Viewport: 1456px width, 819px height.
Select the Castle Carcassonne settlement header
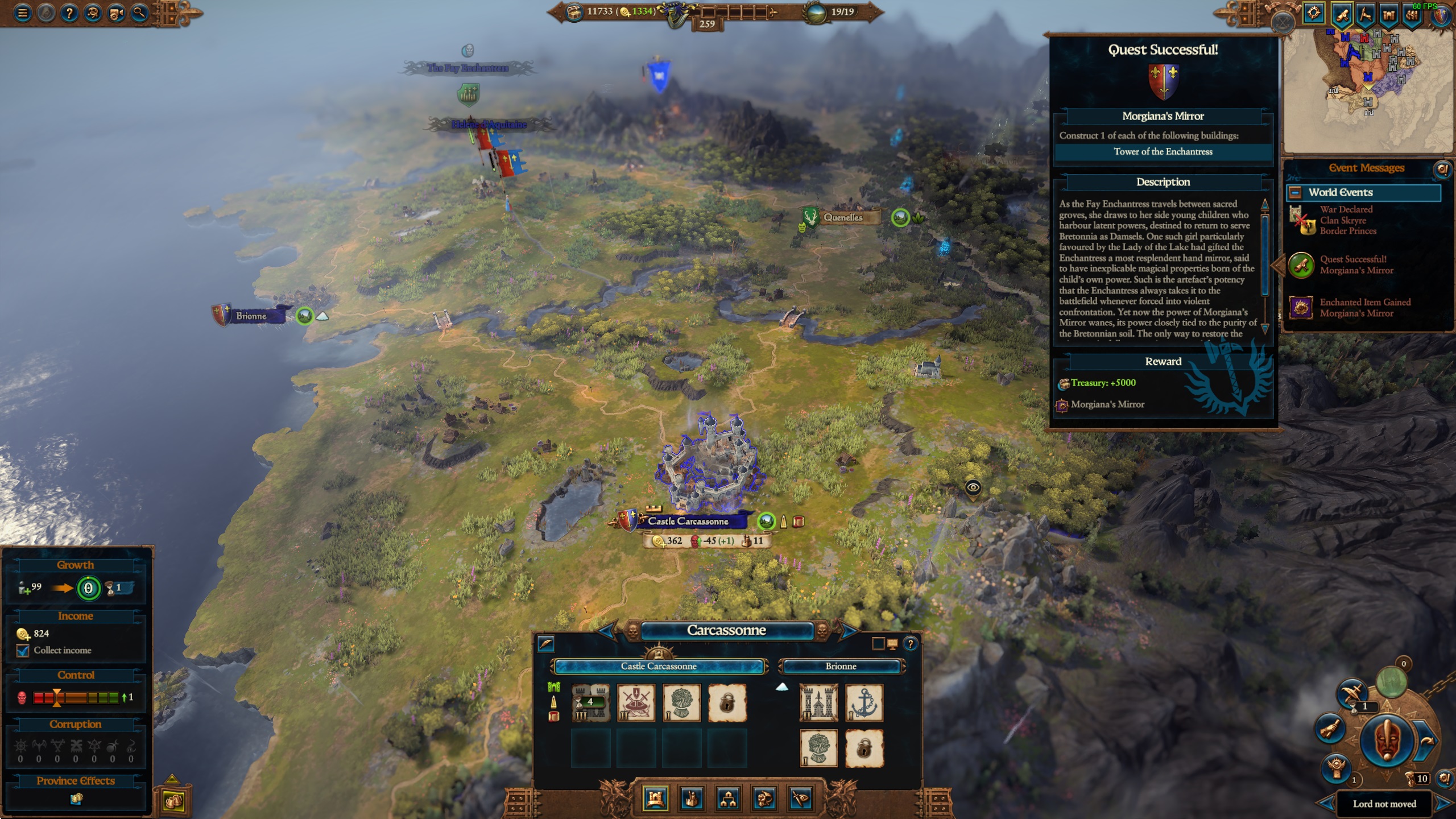coord(659,666)
